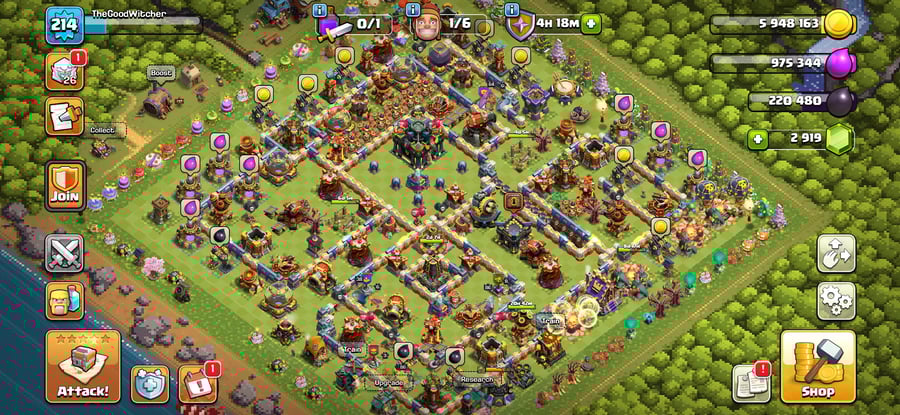The image size is (900, 415).
Task: Tap the pink elixir drop counter
Action: click(780, 63)
